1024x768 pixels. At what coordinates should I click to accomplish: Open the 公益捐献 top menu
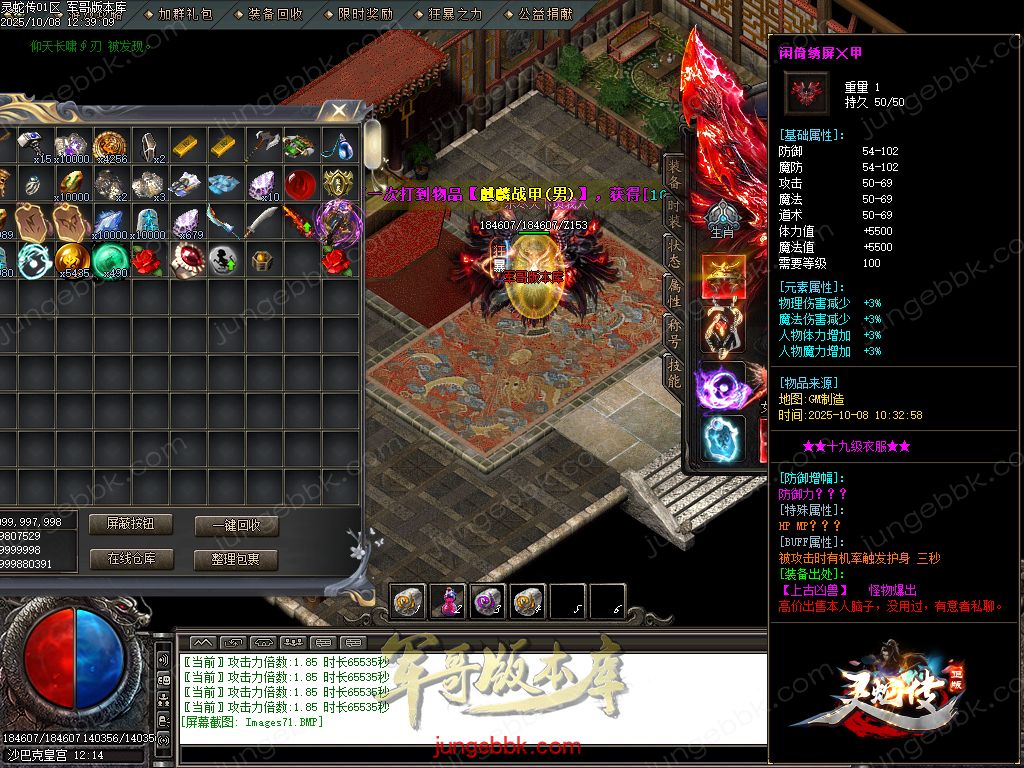click(x=545, y=14)
